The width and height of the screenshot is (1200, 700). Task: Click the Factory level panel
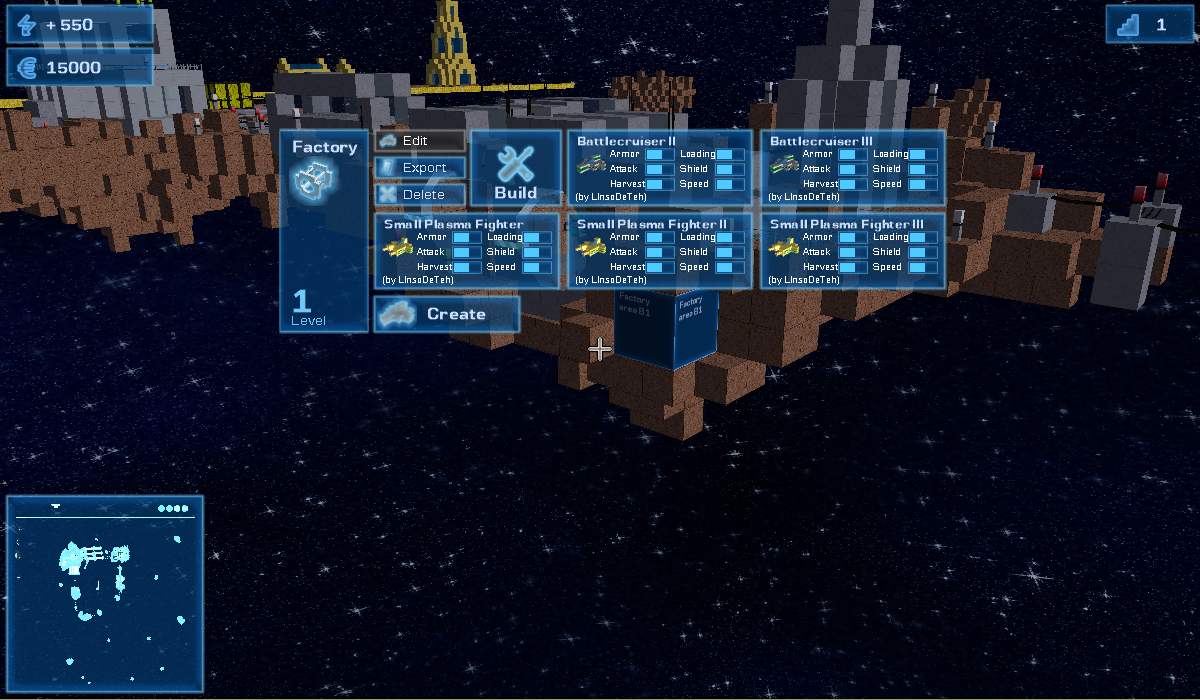click(324, 231)
